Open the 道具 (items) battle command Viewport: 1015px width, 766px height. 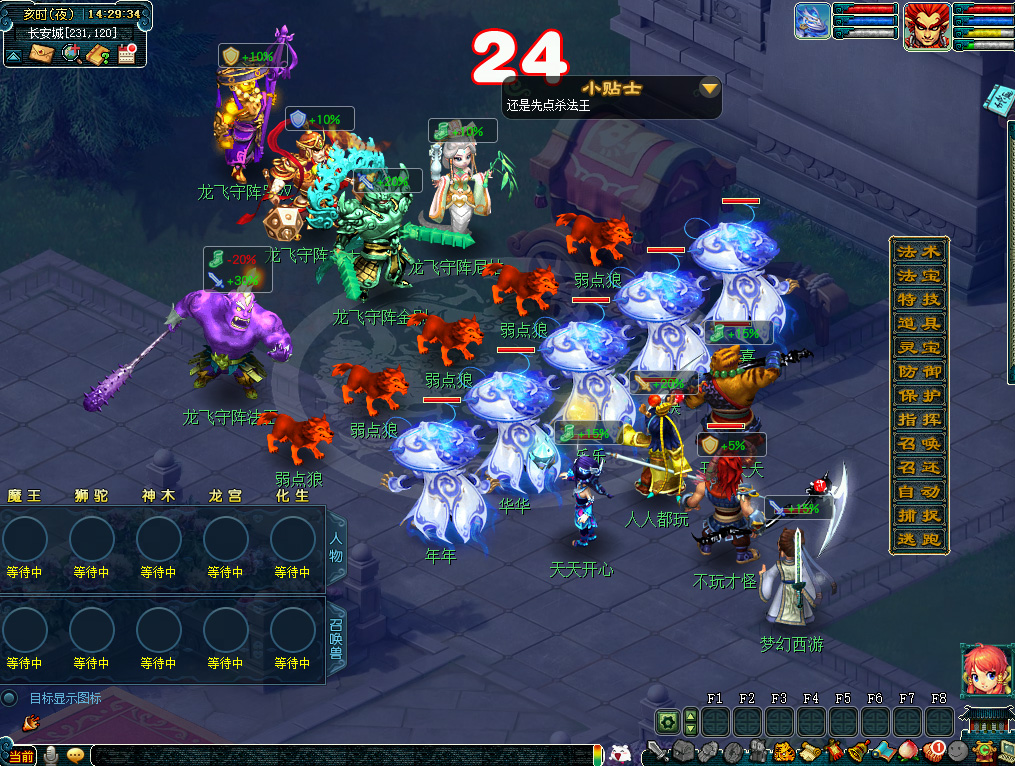918,323
